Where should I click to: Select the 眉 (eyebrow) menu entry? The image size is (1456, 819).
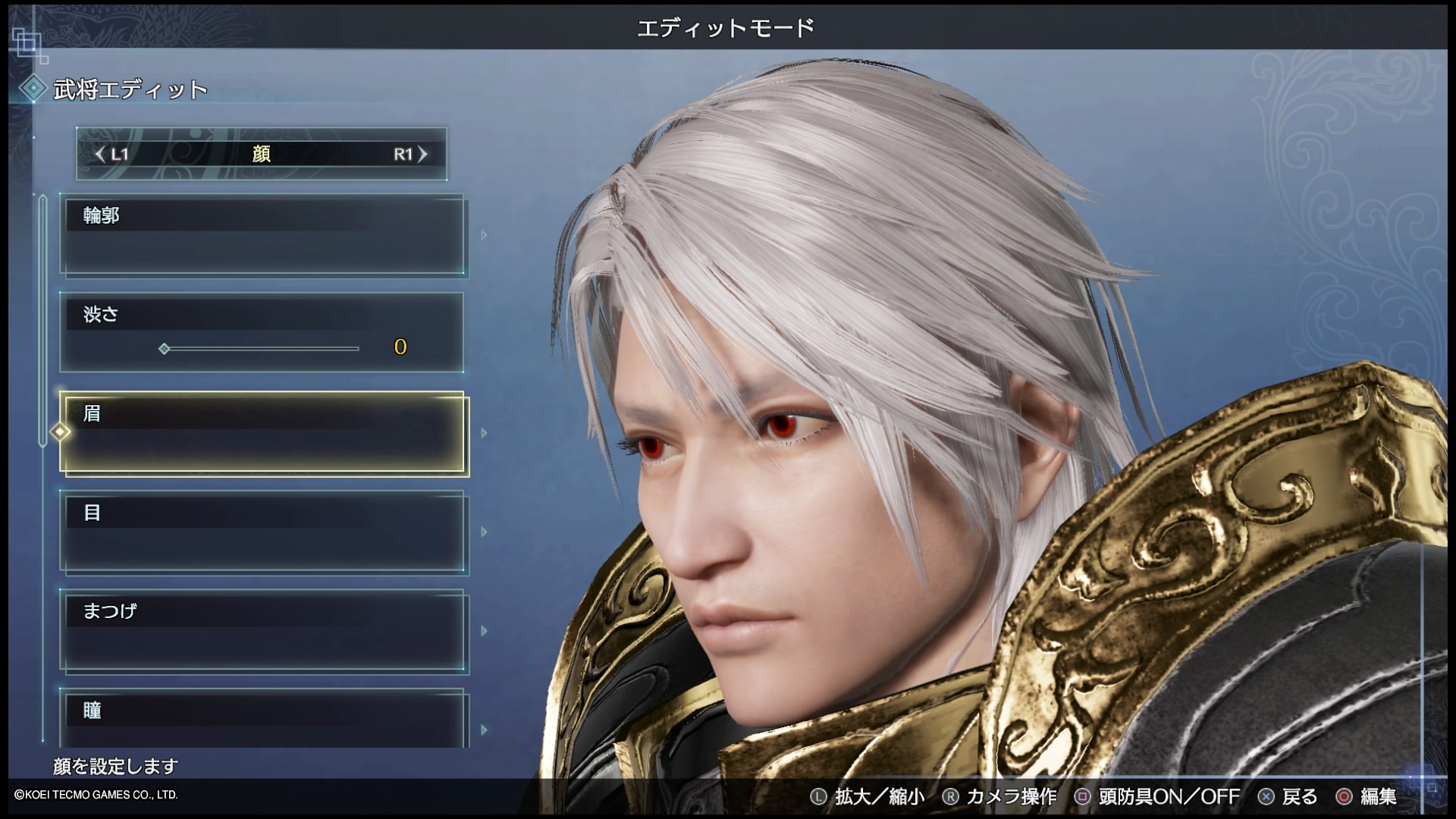click(x=262, y=433)
